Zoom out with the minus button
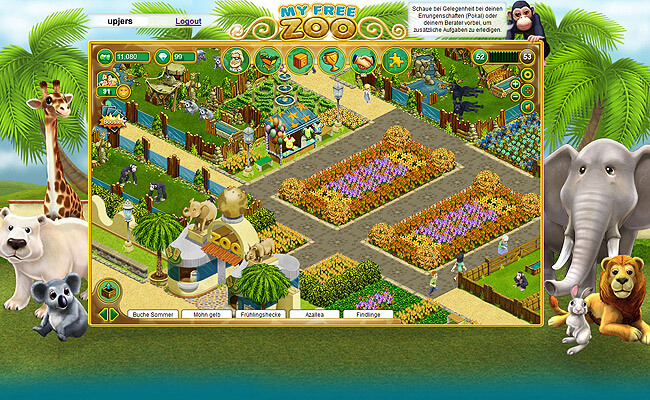 coord(515,98)
